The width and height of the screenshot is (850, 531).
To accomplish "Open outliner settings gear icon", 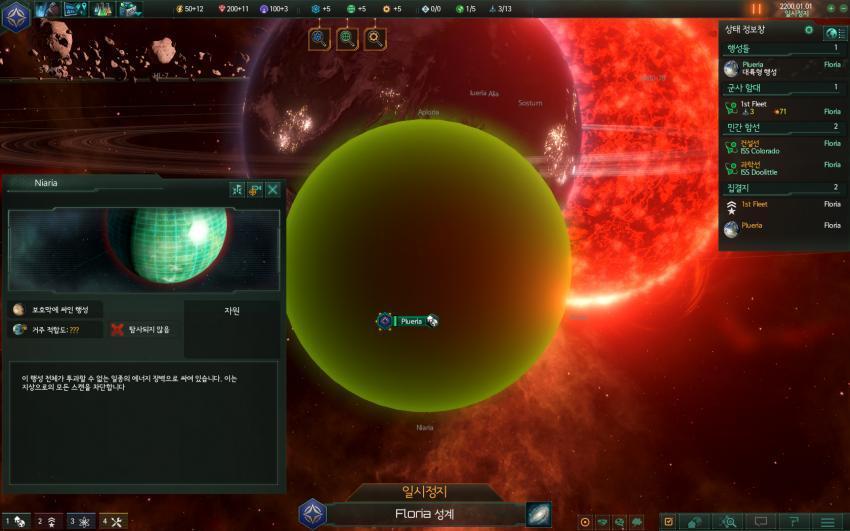I will click(x=809, y=30).
